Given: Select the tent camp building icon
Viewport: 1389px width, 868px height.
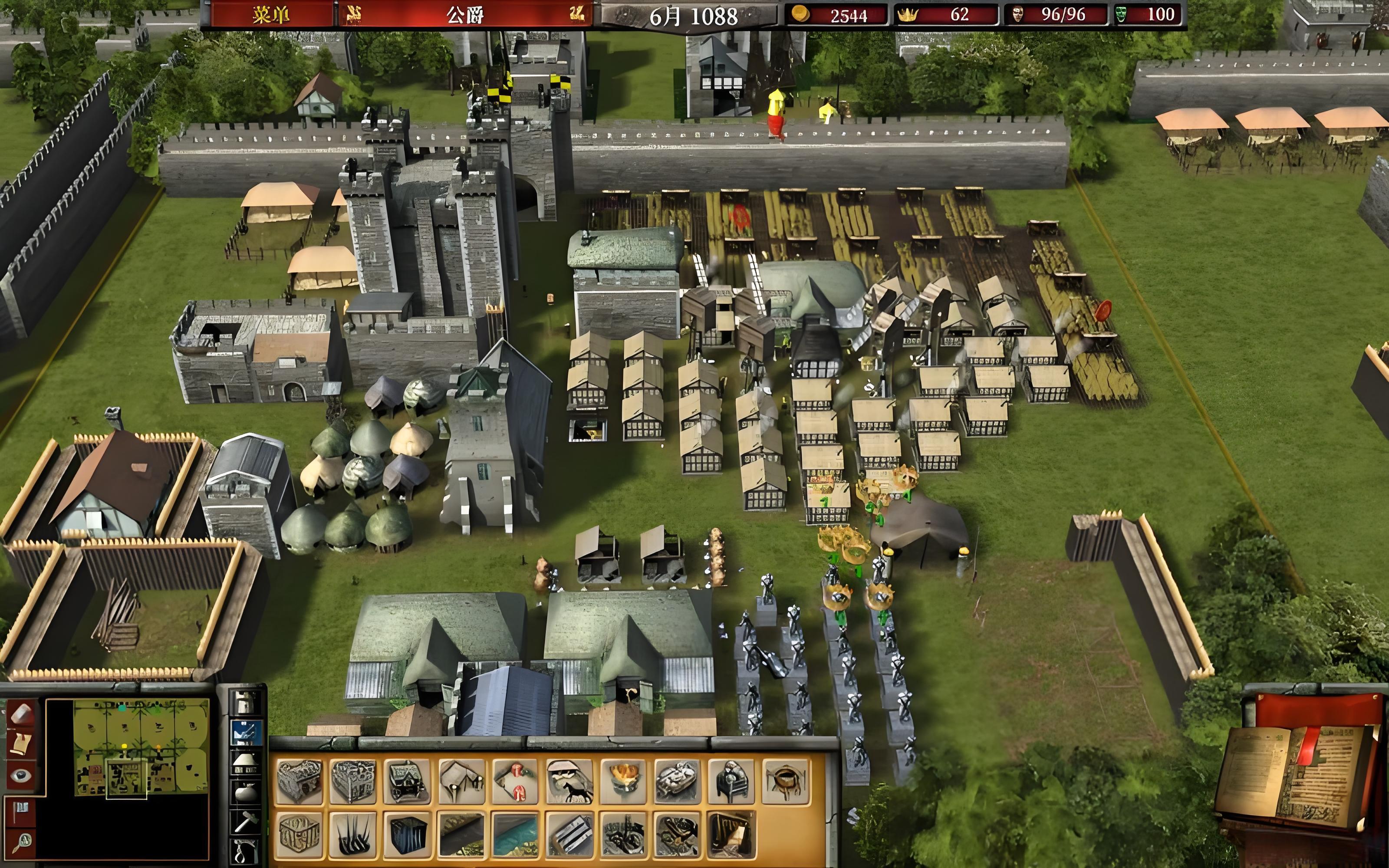Looking at the screenshot, I should tap(462, 781).
